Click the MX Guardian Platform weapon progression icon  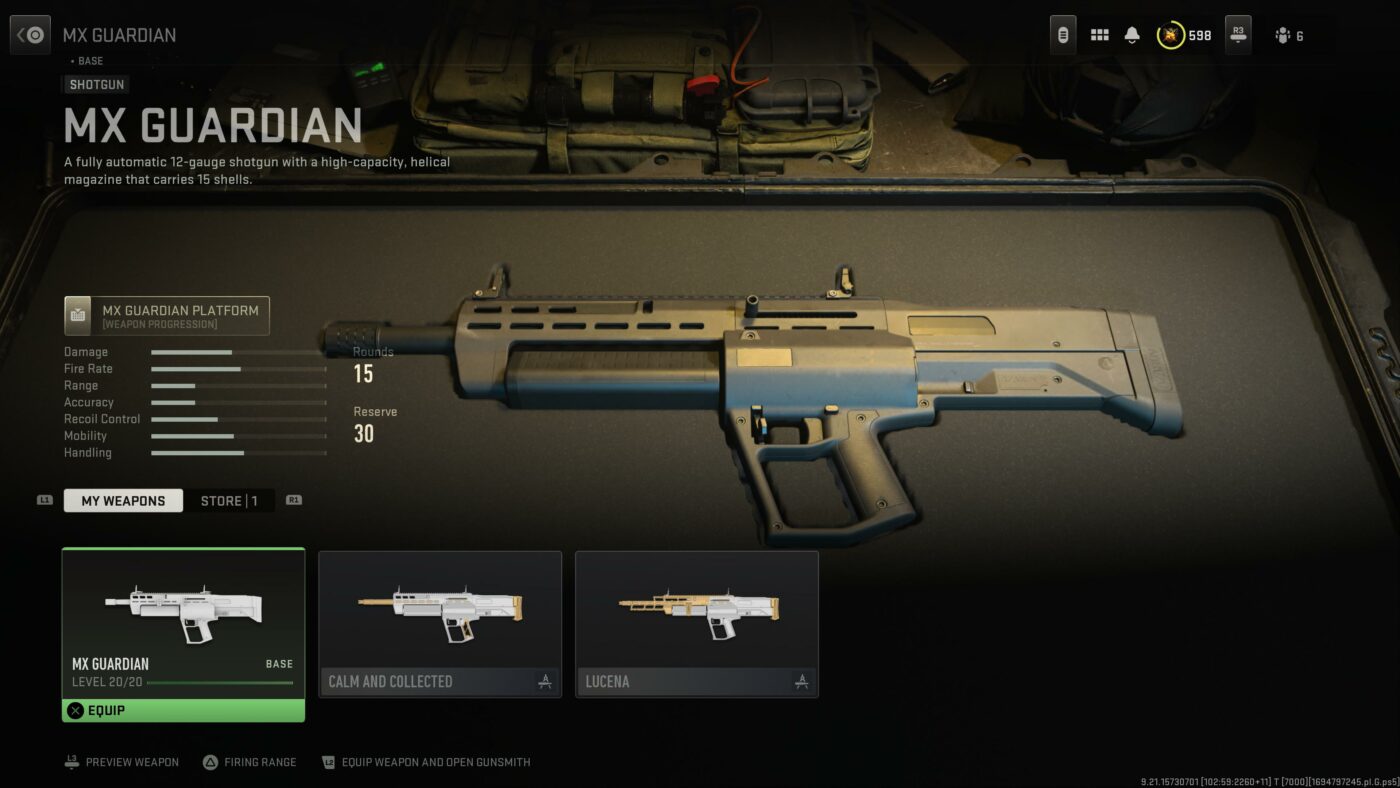pos(77,315)
